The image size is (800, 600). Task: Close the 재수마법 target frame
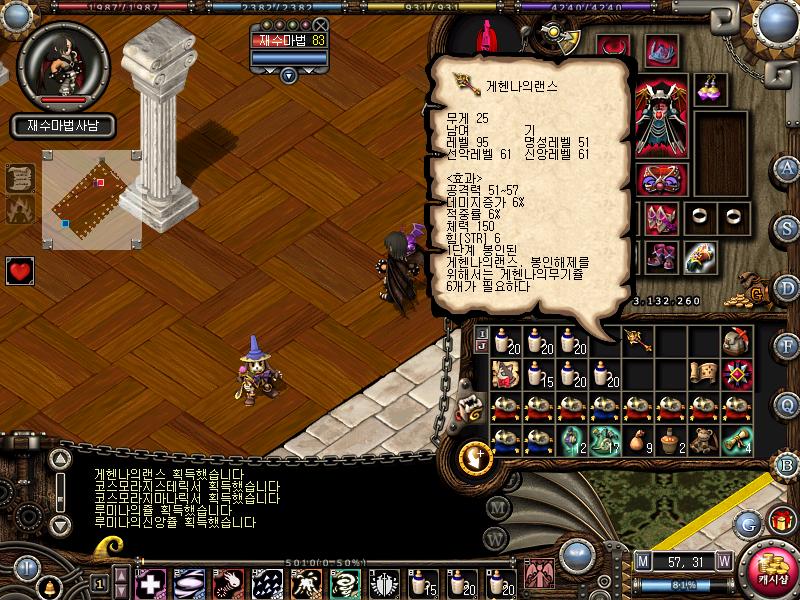(x=320, y=25)
